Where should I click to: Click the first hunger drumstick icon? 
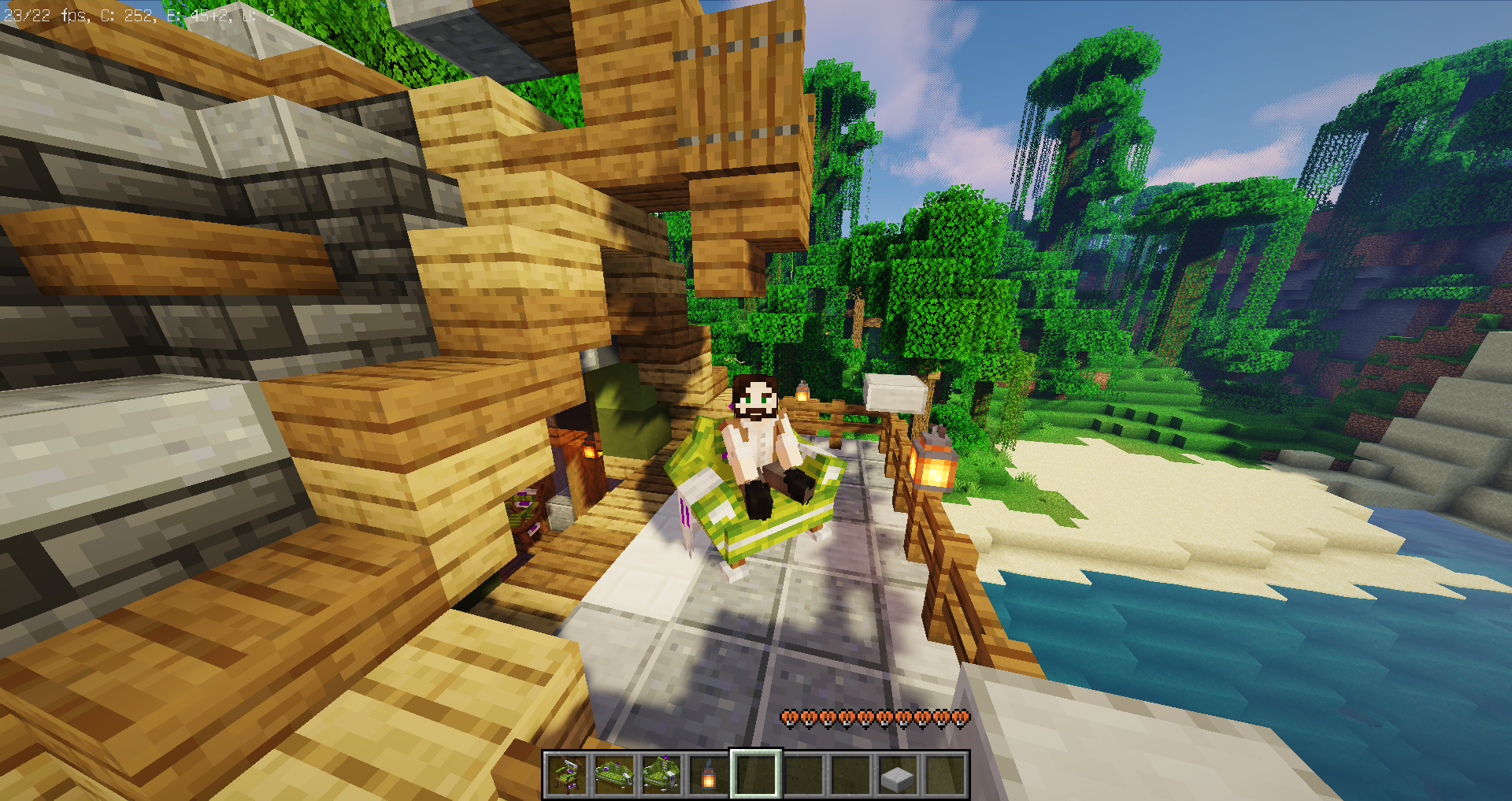coord(787,718)
